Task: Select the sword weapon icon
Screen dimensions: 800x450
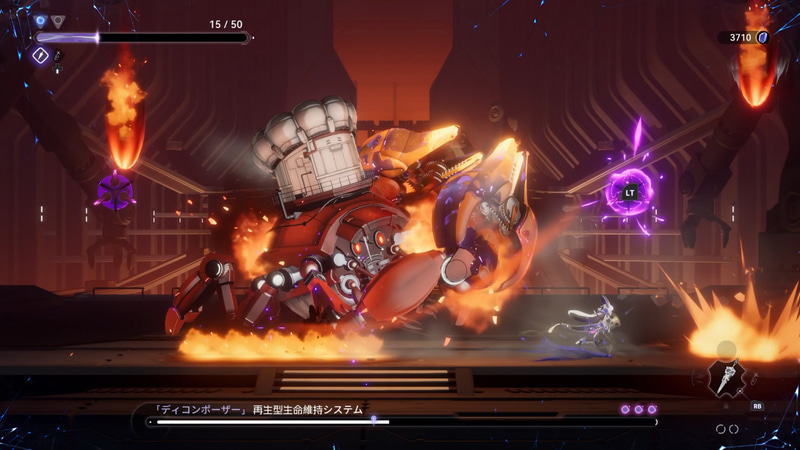Action: coord(727,380)
